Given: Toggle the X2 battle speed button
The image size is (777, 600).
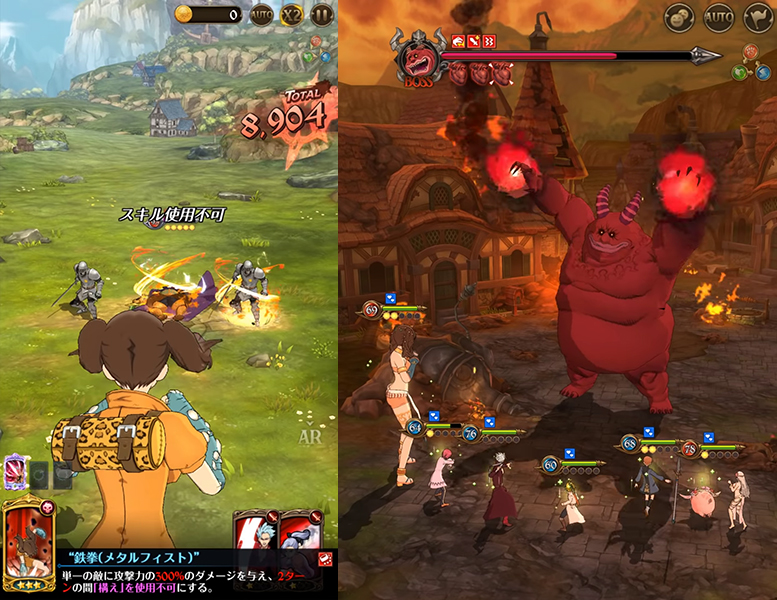Looking at the screenshot, I should tap(292, 15).
